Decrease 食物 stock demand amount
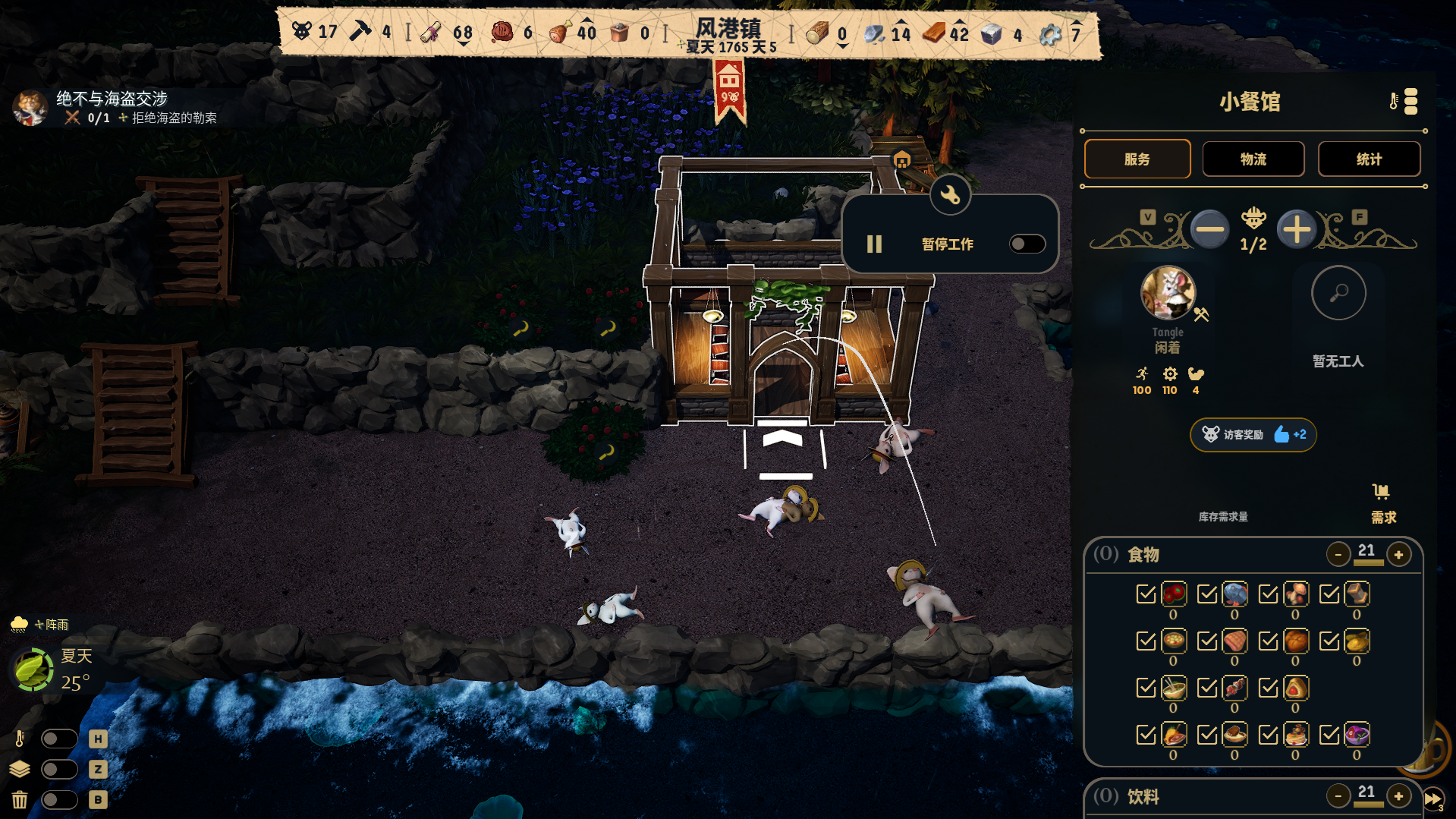 click(x=1338, y=555)
